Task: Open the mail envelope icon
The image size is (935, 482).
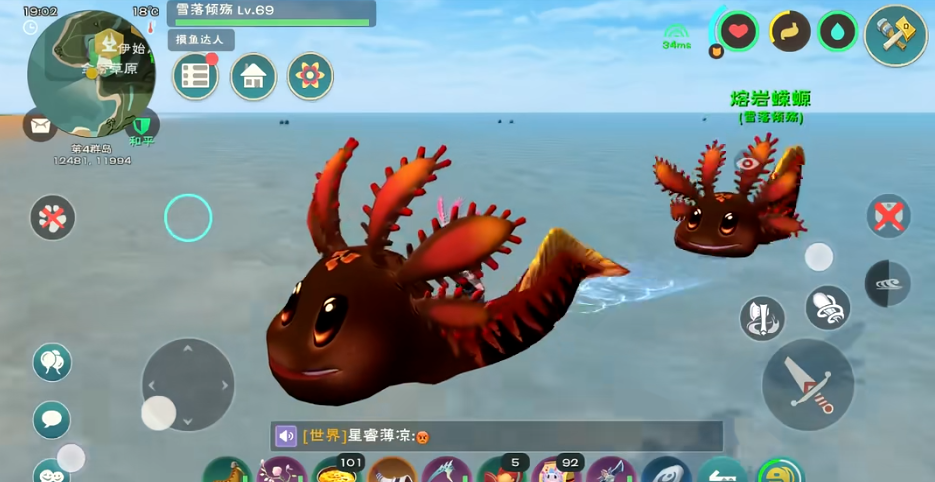Action: tap(40, 126)
